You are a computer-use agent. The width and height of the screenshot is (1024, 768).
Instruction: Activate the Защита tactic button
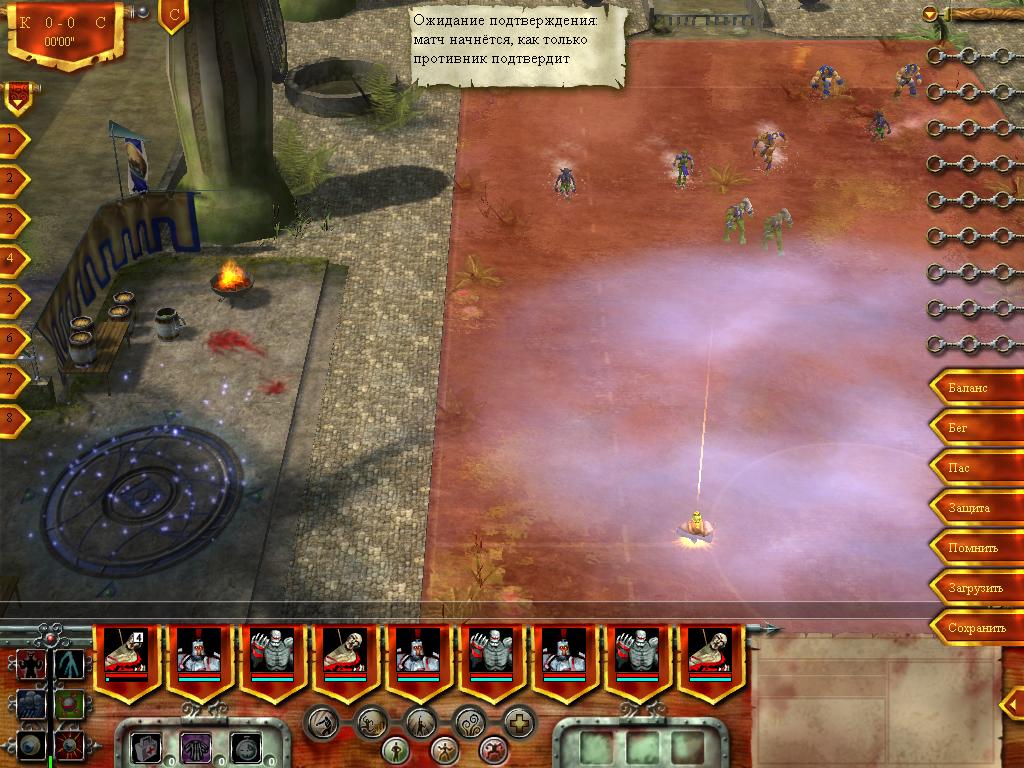(x=969, y=508)
